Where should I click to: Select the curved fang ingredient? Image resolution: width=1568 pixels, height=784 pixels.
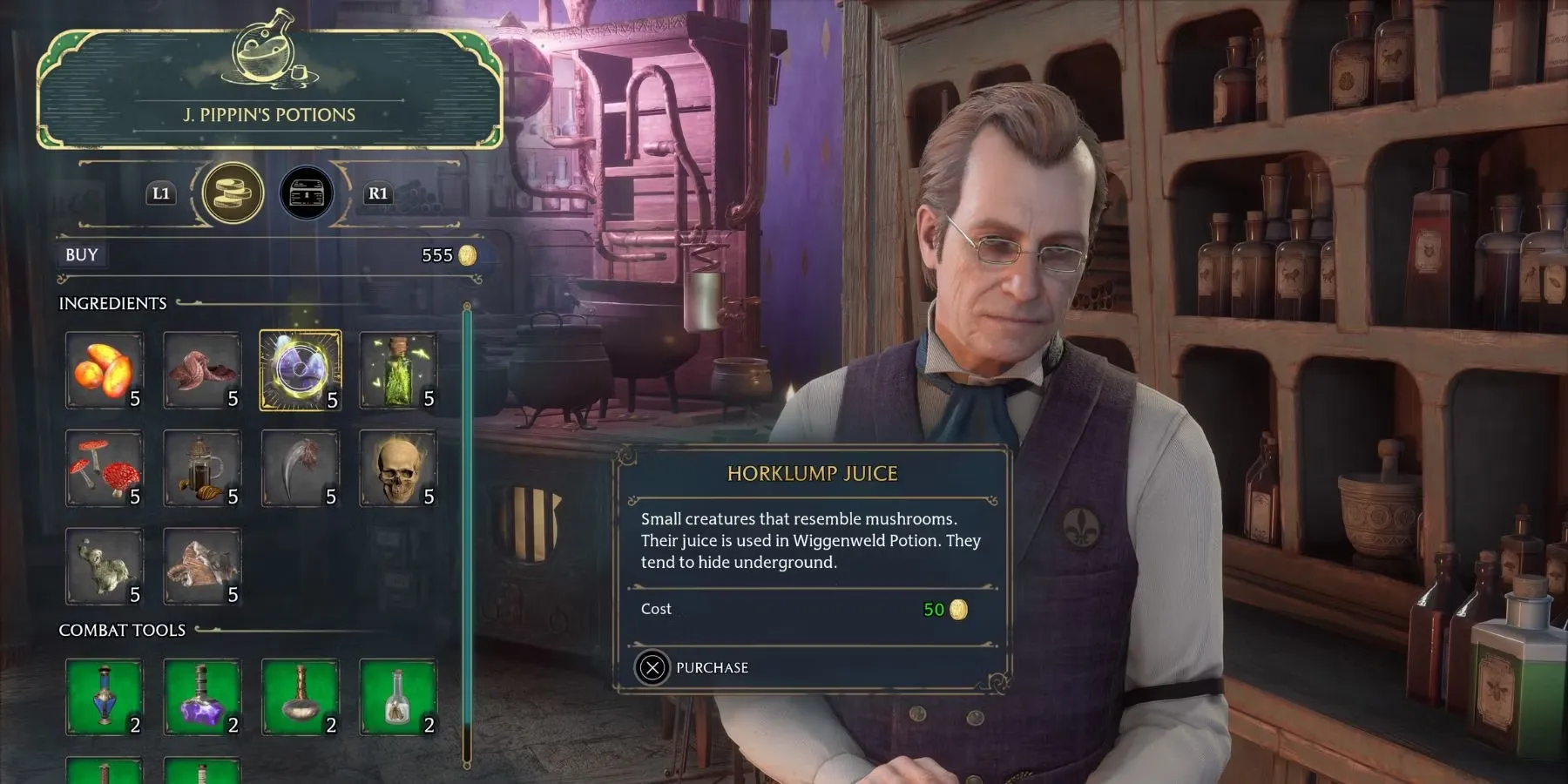301,469
